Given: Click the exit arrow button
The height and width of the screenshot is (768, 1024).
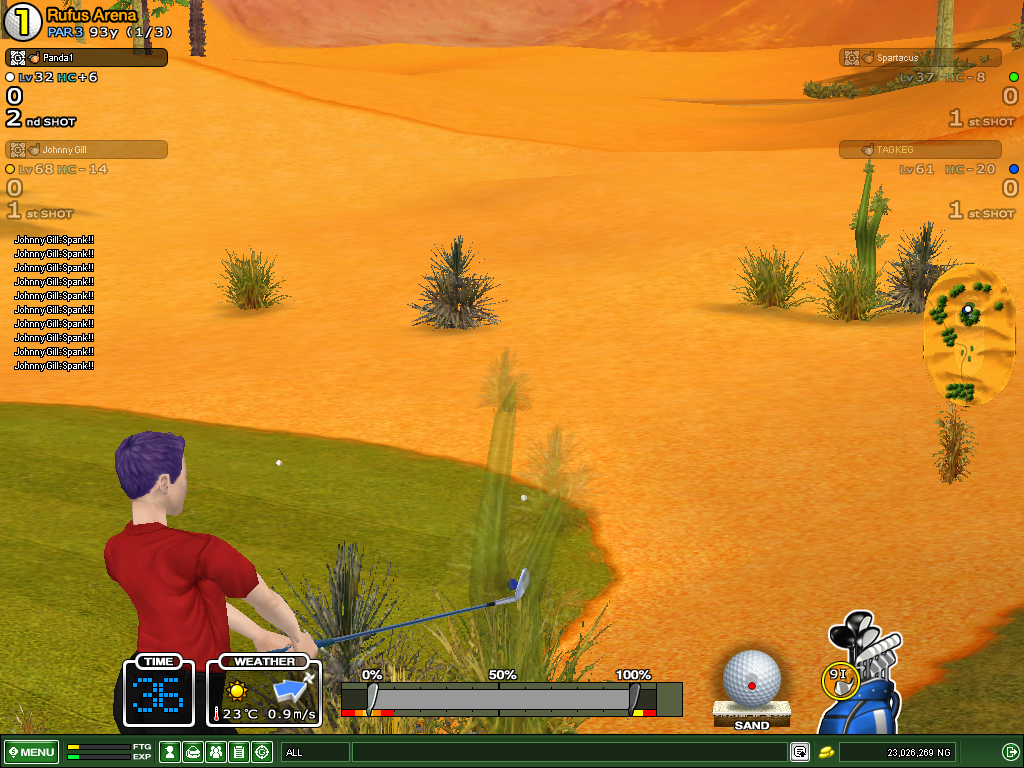Looking at the screenshot, I should pos(1010,752).
